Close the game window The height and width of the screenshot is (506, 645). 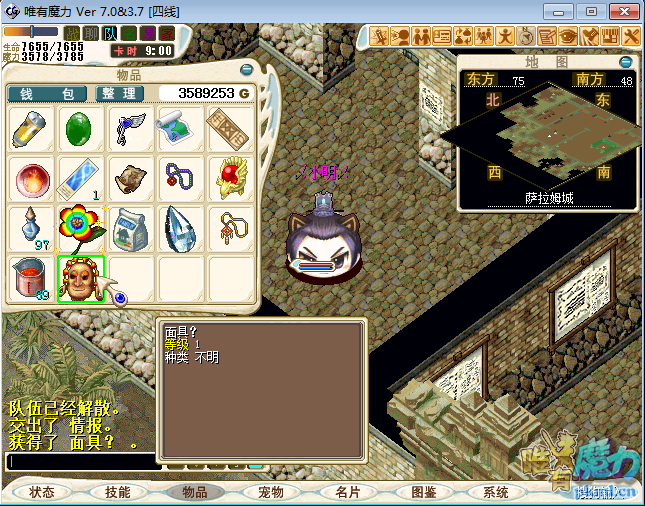(x=619, y=11)
